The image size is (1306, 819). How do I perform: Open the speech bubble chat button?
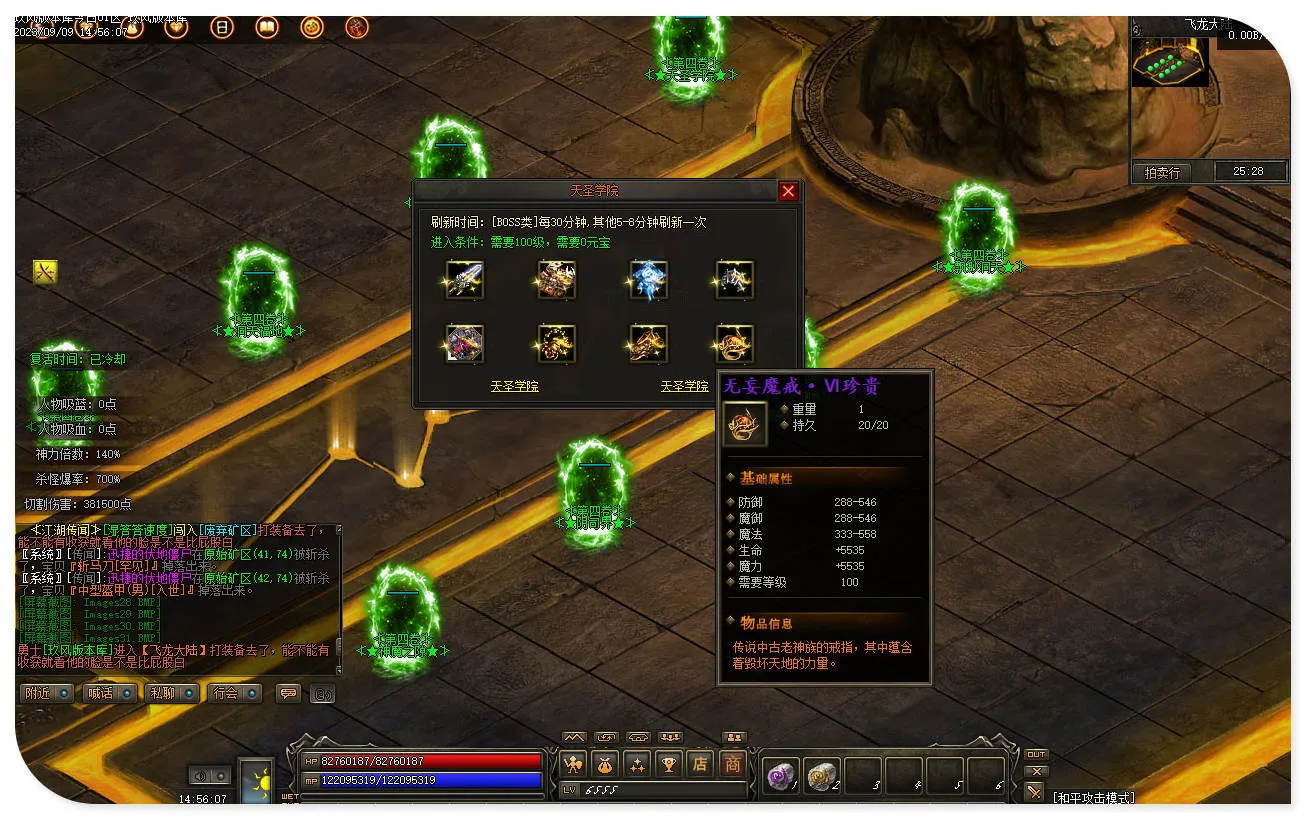tap(289, 693)
